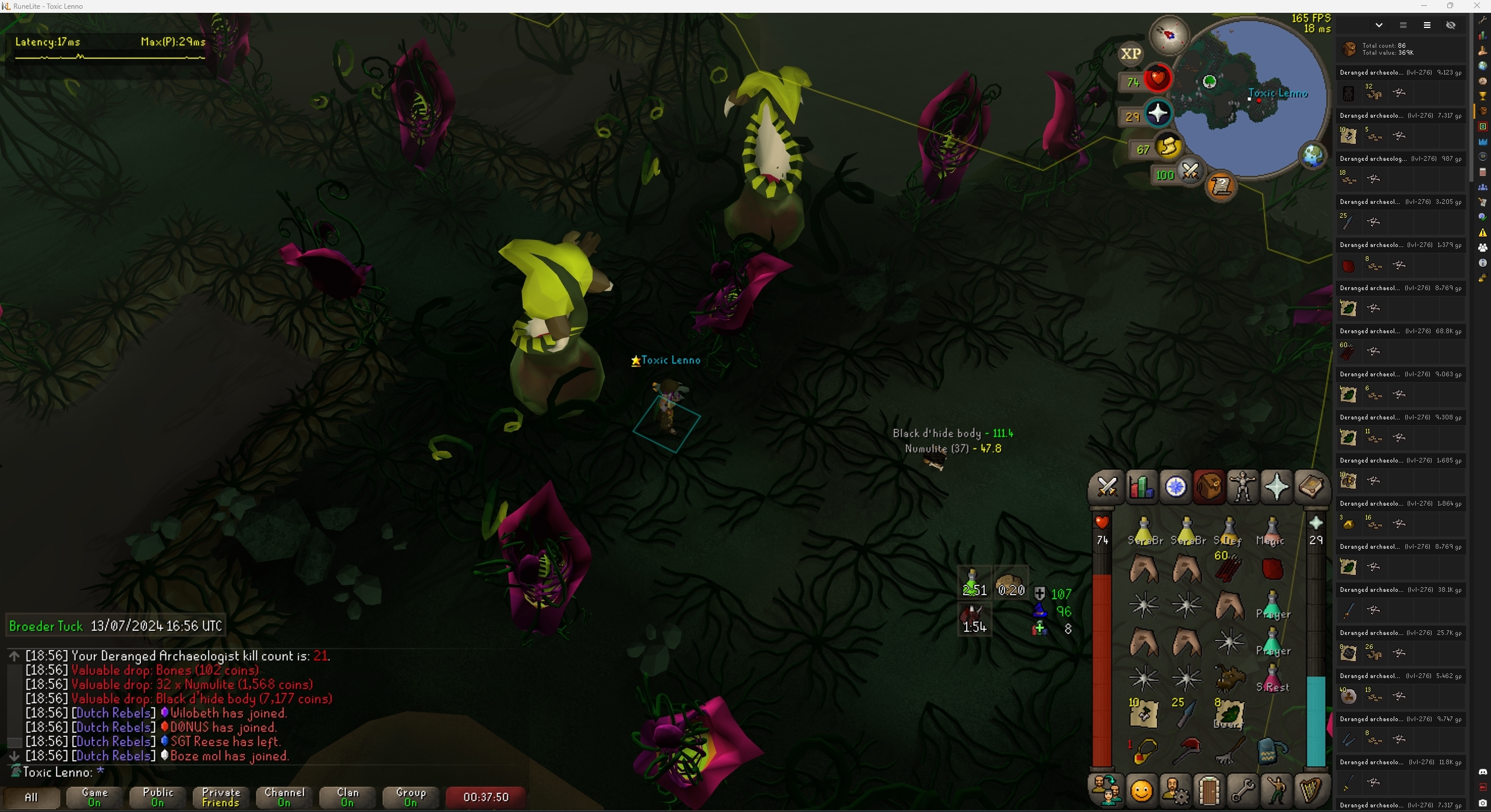Activate the special attack orb
The width and height of the screenshot is (1491, 812).
click(1189, 172)
